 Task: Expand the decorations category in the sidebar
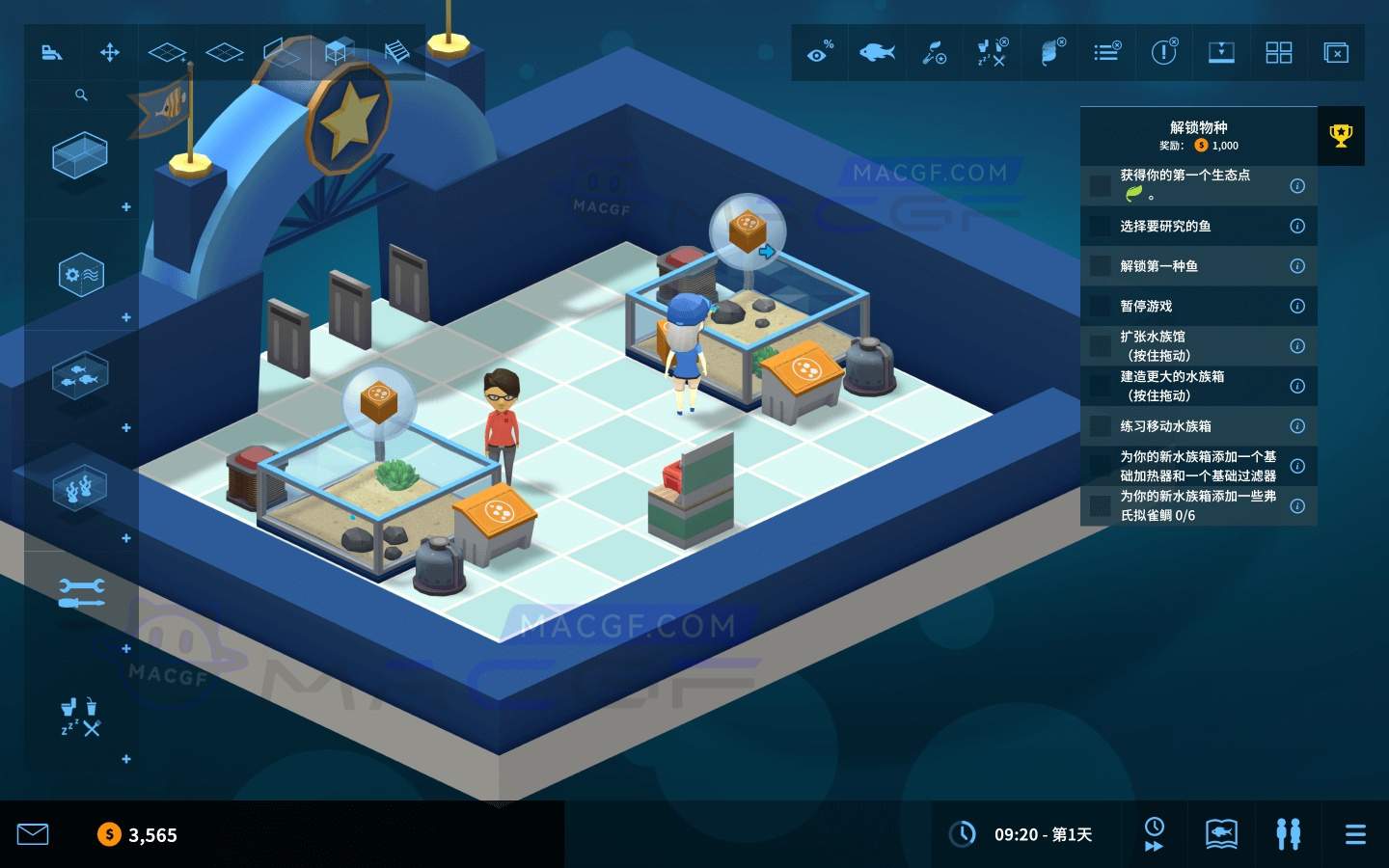click(x=125, y=538)
